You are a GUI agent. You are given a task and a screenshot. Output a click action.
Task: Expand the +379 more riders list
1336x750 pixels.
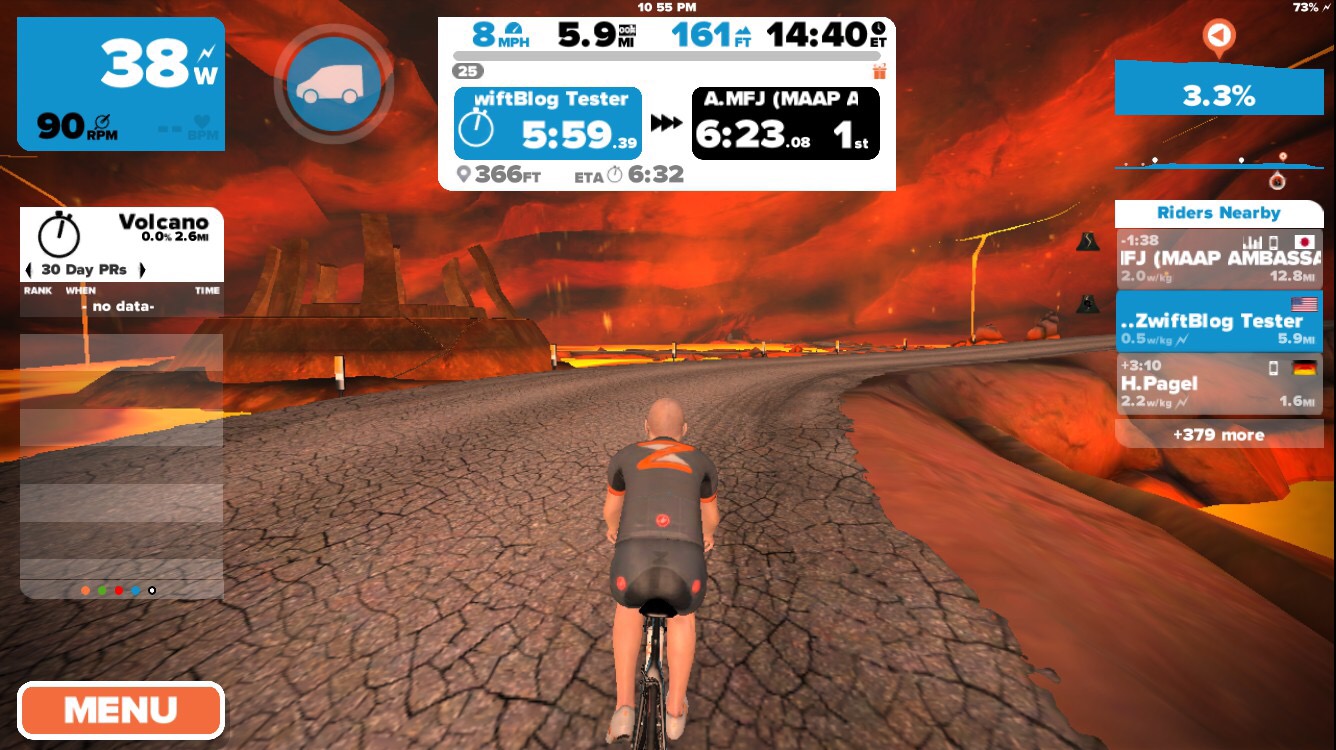(1218, 435)
